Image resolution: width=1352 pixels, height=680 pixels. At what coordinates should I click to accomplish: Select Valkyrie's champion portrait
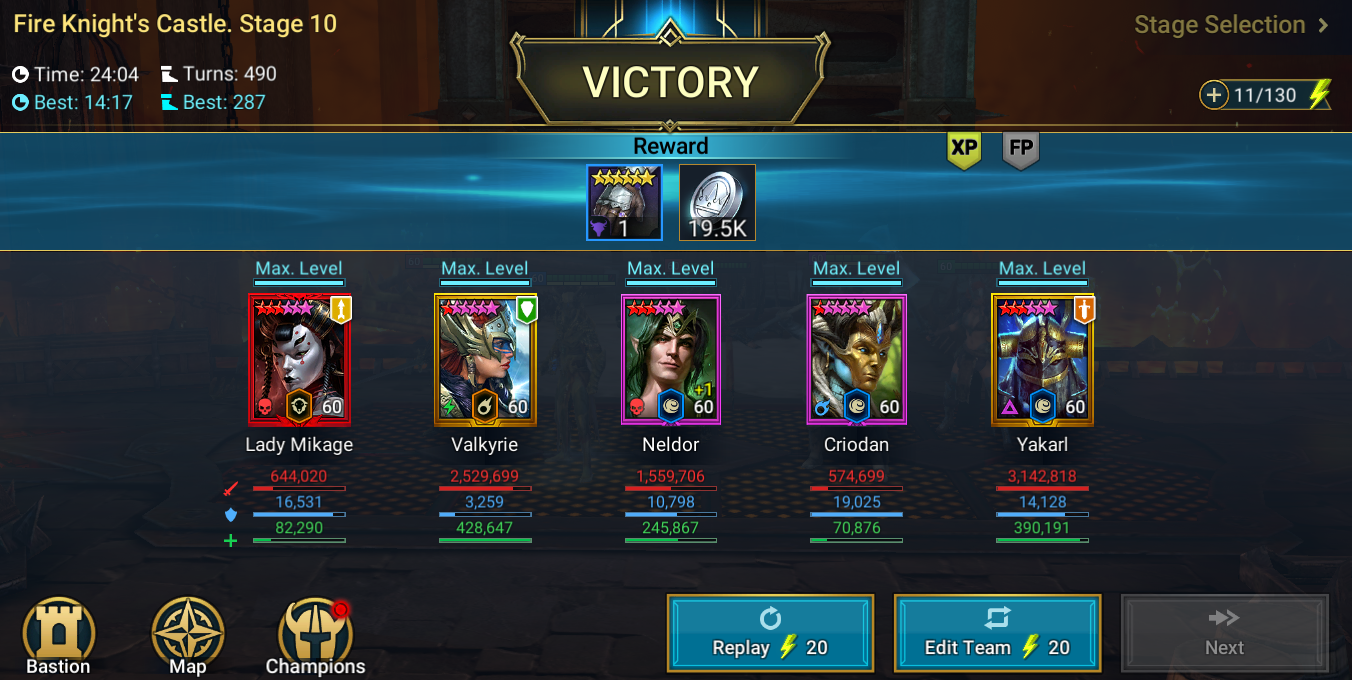[x=485, y=359]
